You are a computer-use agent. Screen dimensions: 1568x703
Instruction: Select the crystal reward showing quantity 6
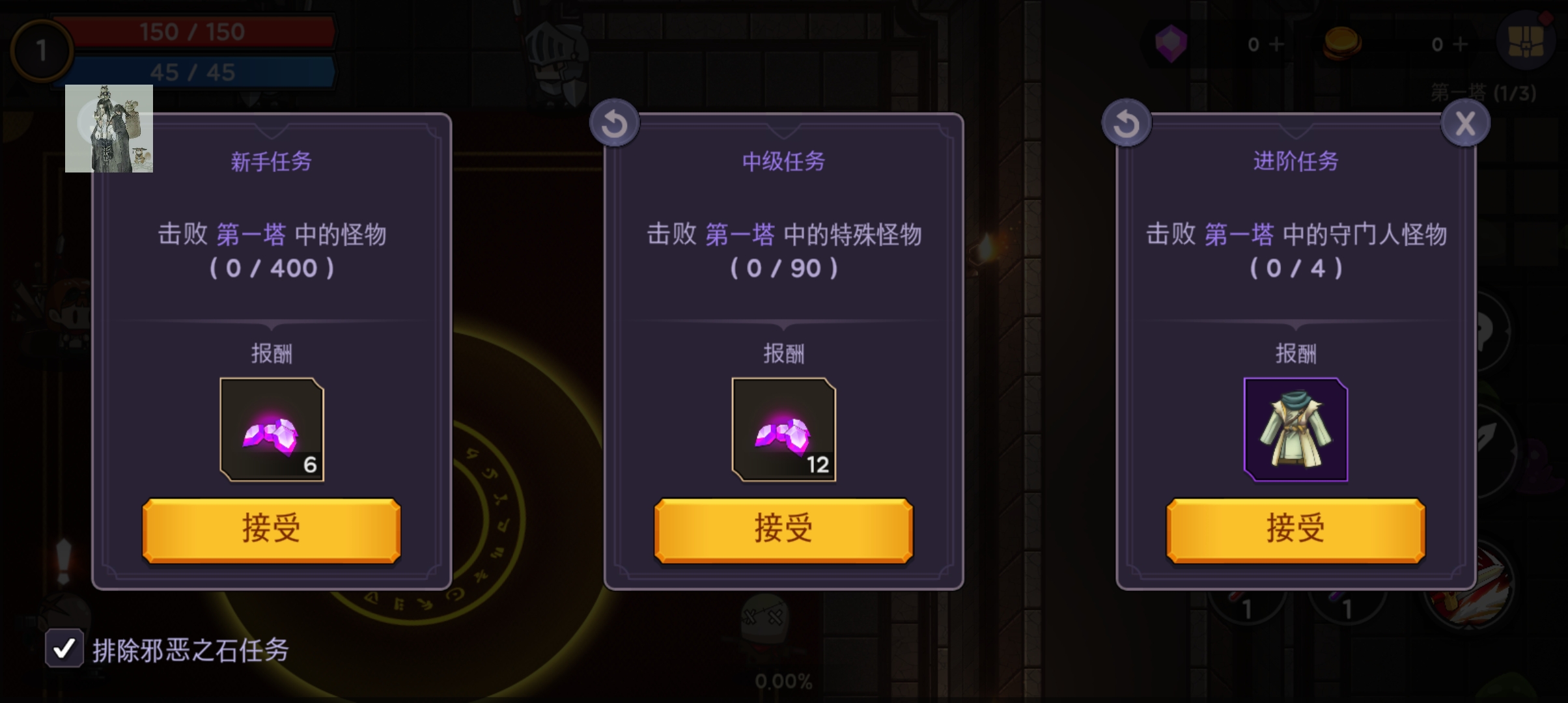pyautogui.click(x=271, y=430)
